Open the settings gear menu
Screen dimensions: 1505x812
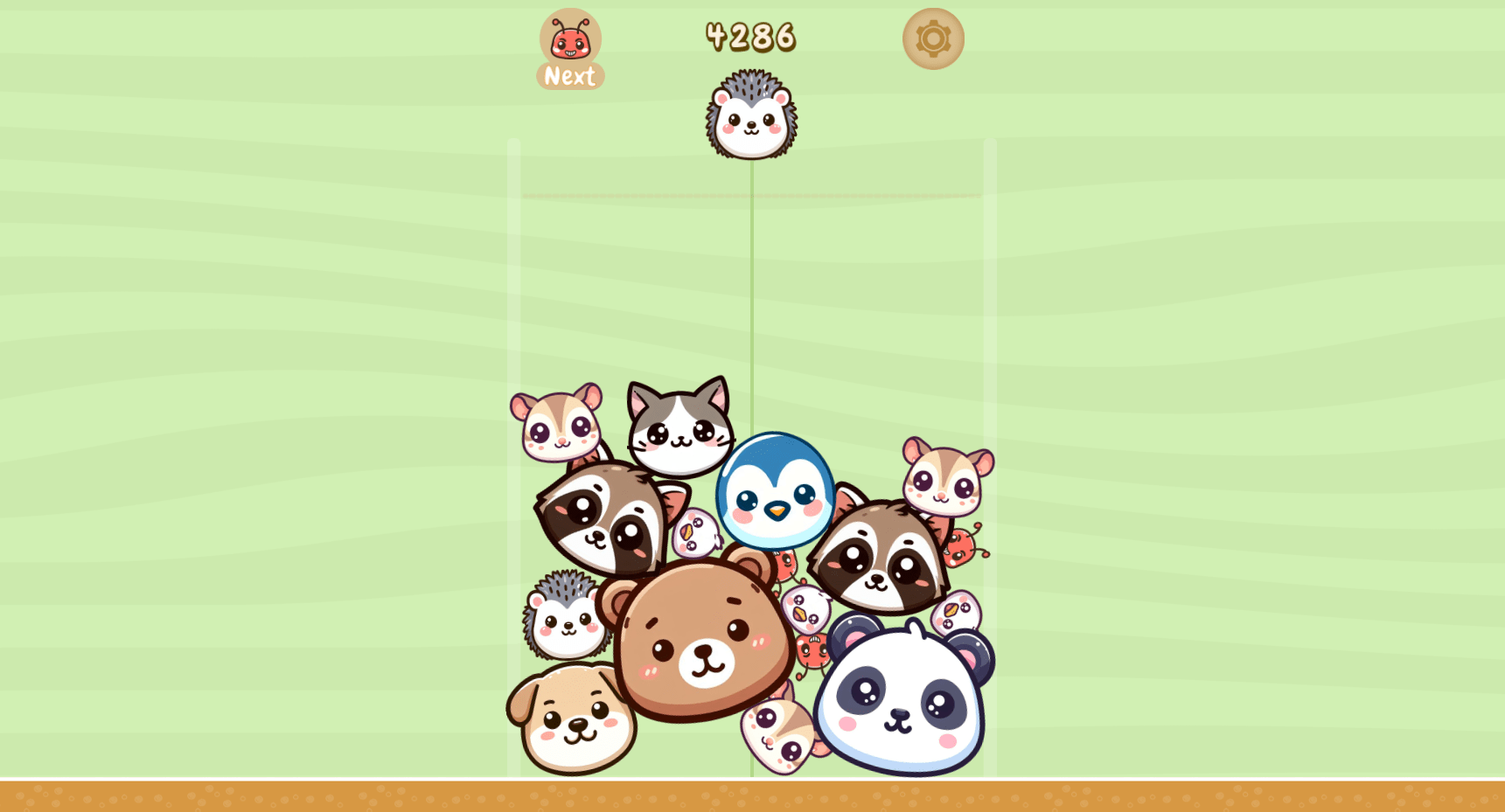pyautogui.click(x=932, y=38)
